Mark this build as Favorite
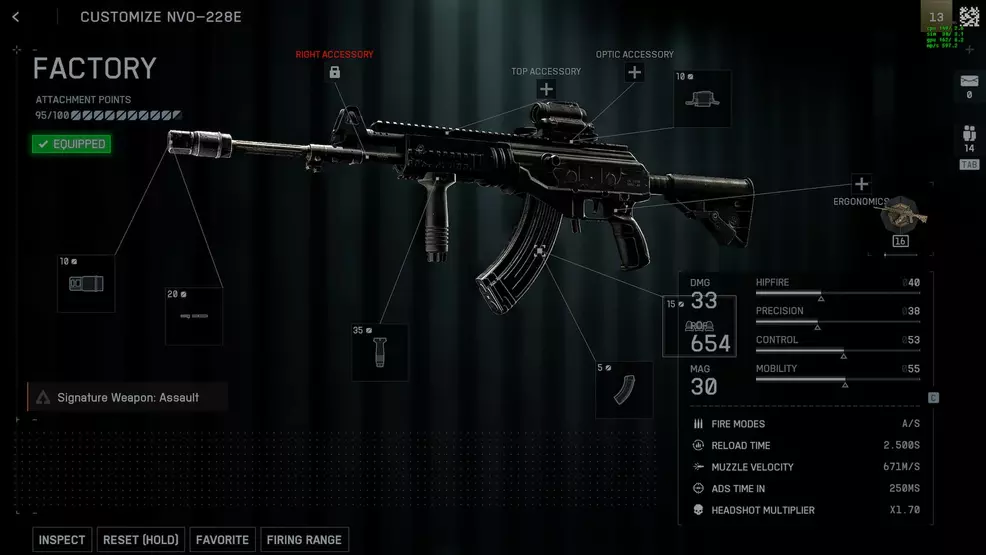Viewport: 986px width, 555px height. pos(222,540)
